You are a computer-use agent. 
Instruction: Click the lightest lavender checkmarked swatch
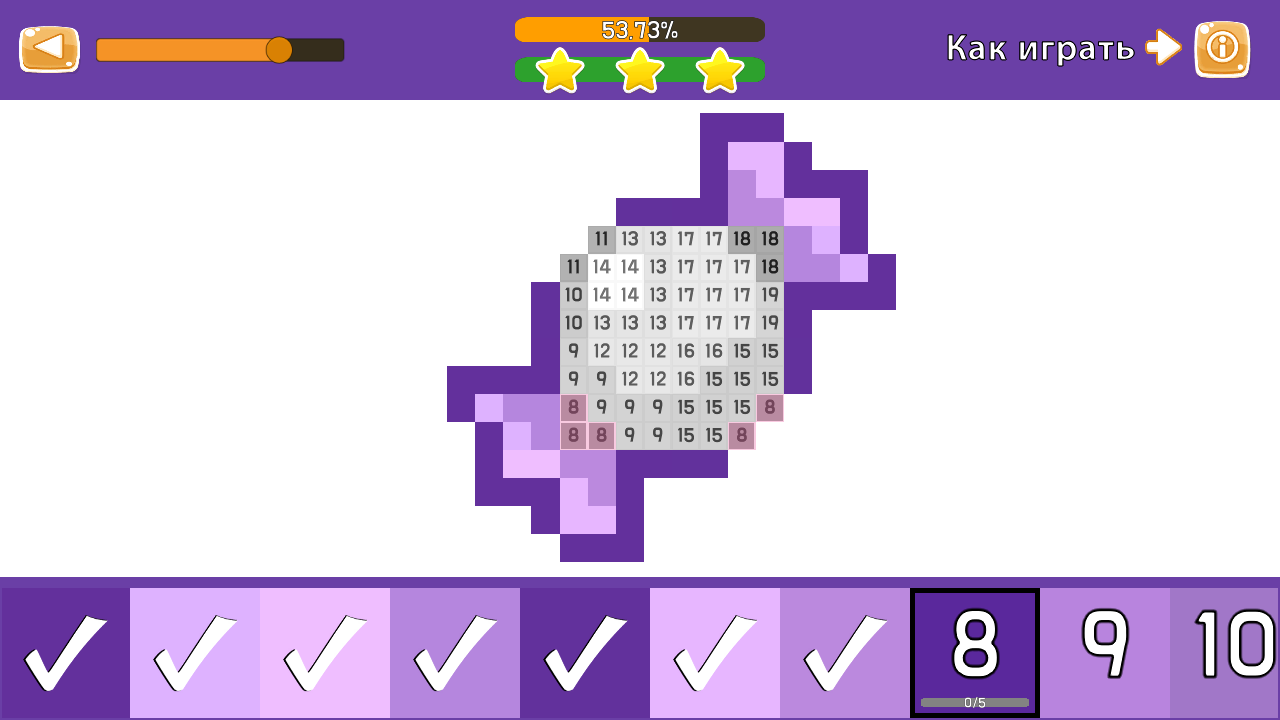[325, 650]
